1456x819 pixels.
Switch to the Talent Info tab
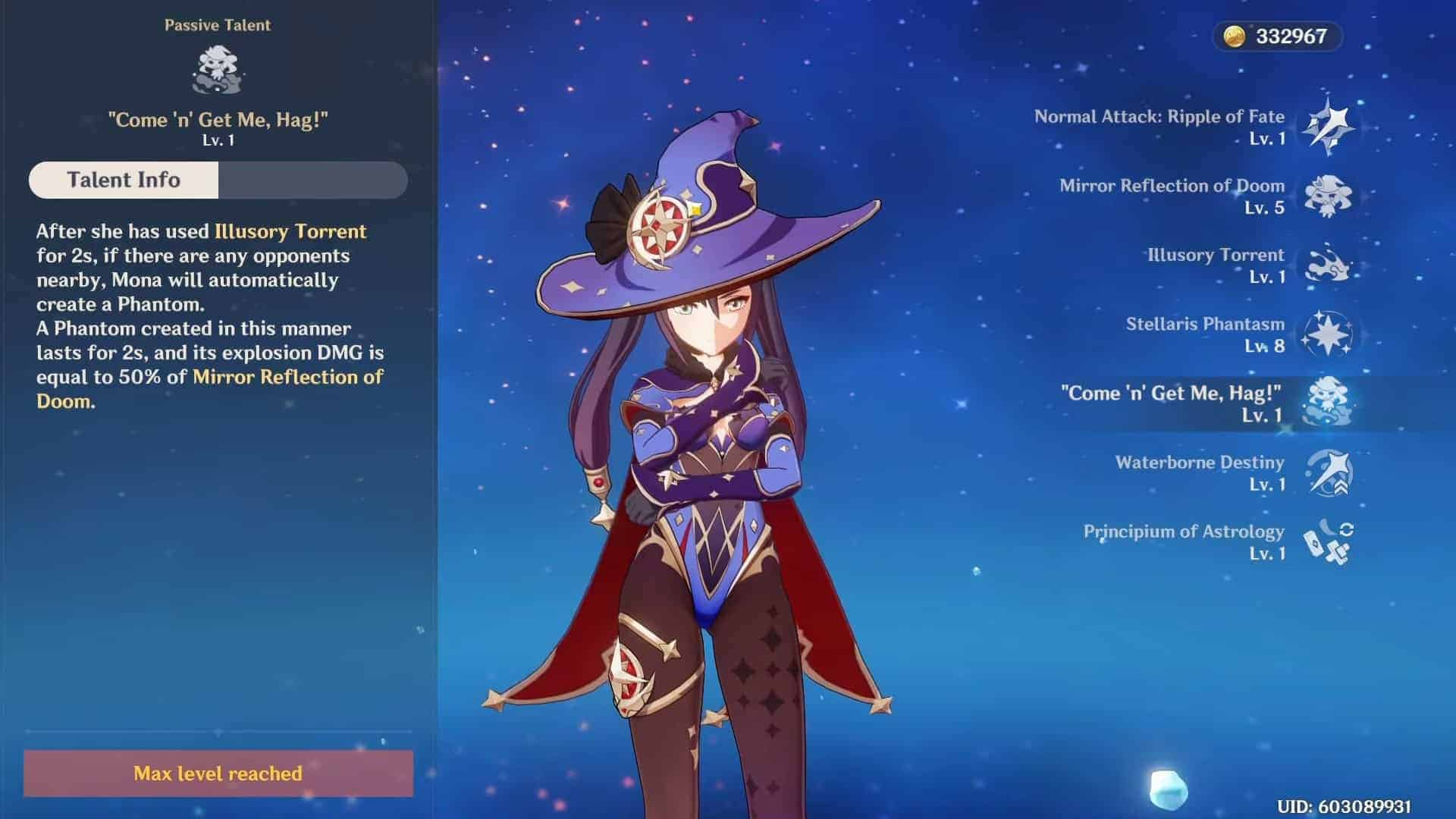pyautogui.click(x=124, y=180)
